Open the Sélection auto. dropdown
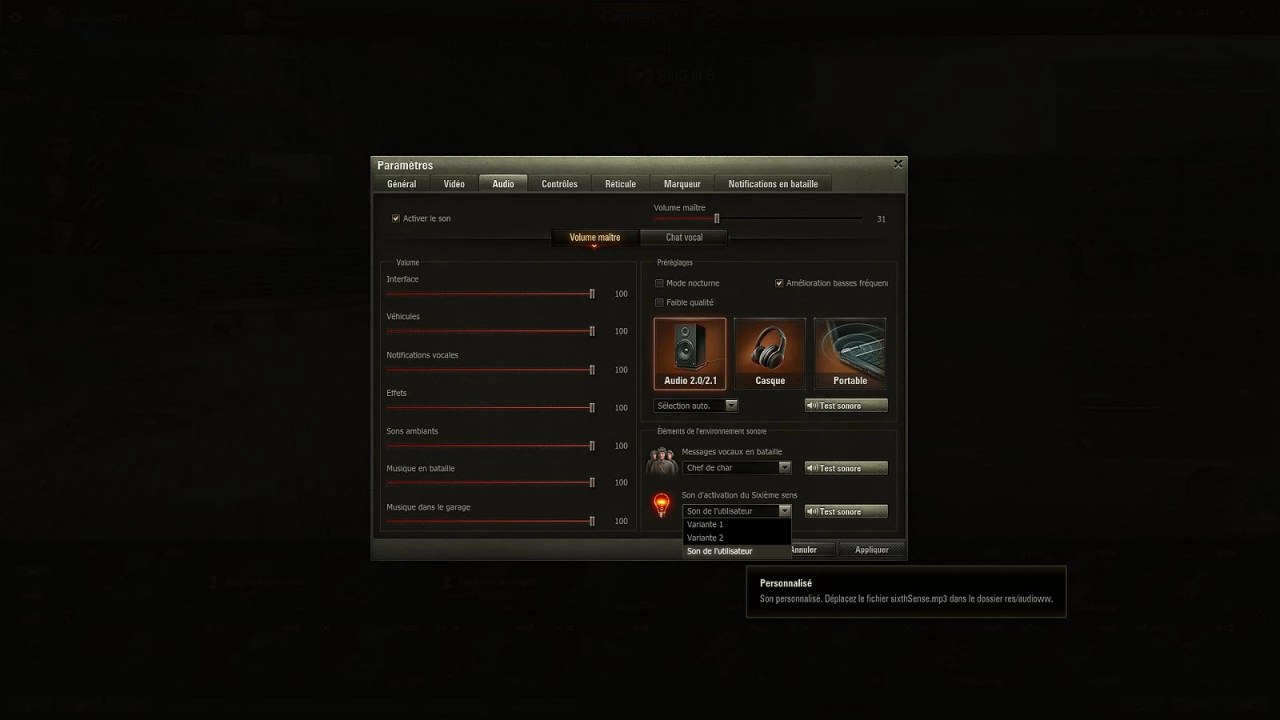 [x=731, y=405]
